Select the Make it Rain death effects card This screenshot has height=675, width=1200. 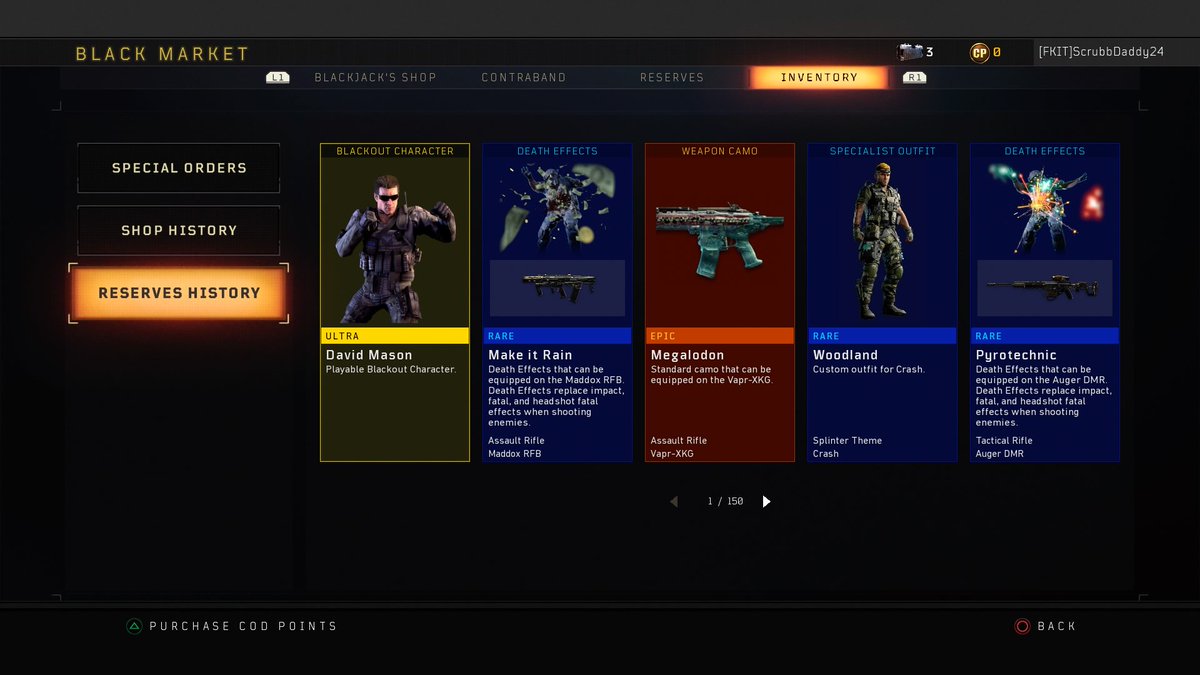(x=557, y=302)
